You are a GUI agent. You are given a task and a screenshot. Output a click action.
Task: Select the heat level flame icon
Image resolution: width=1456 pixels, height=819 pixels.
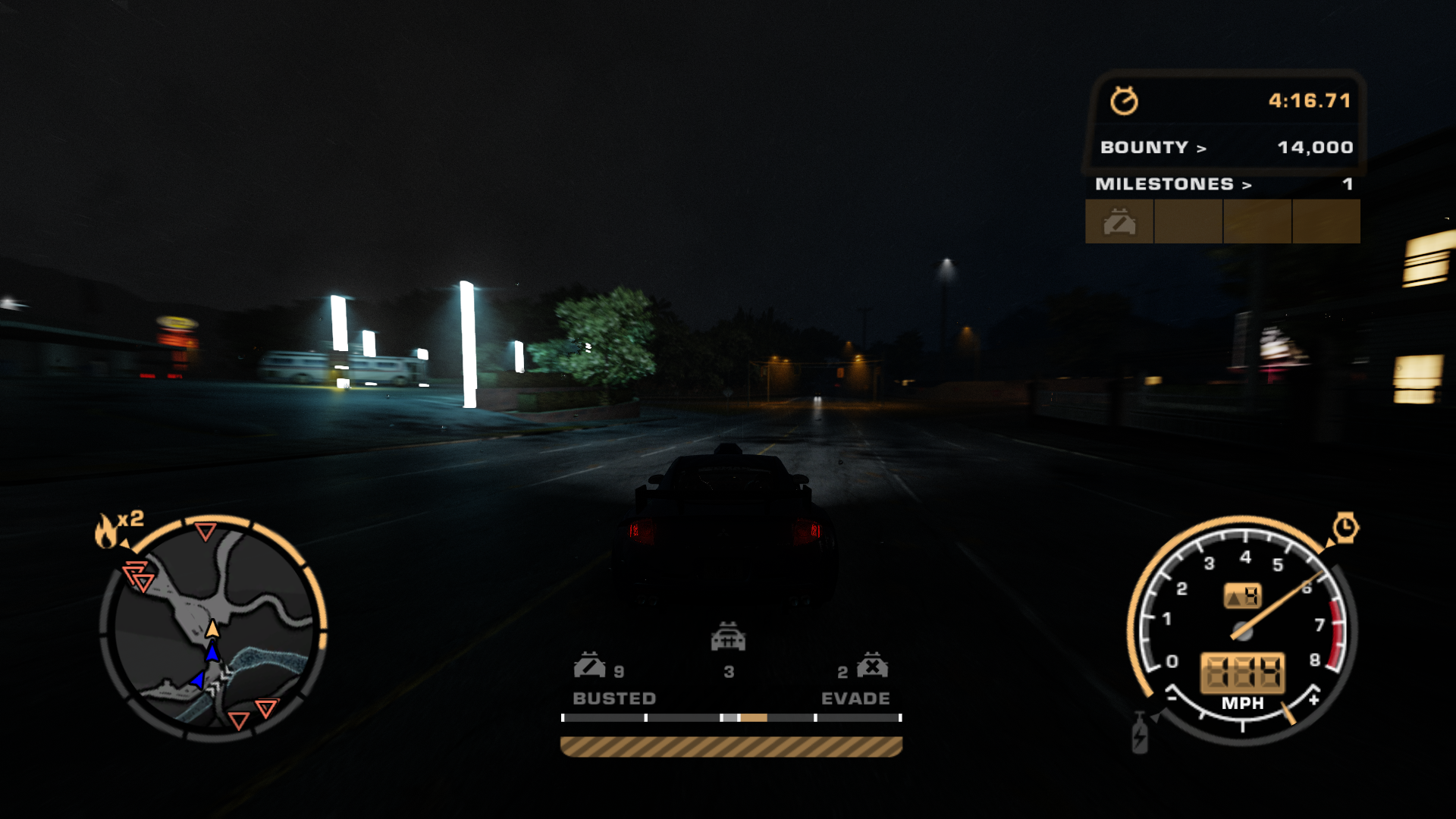[106, 531]
